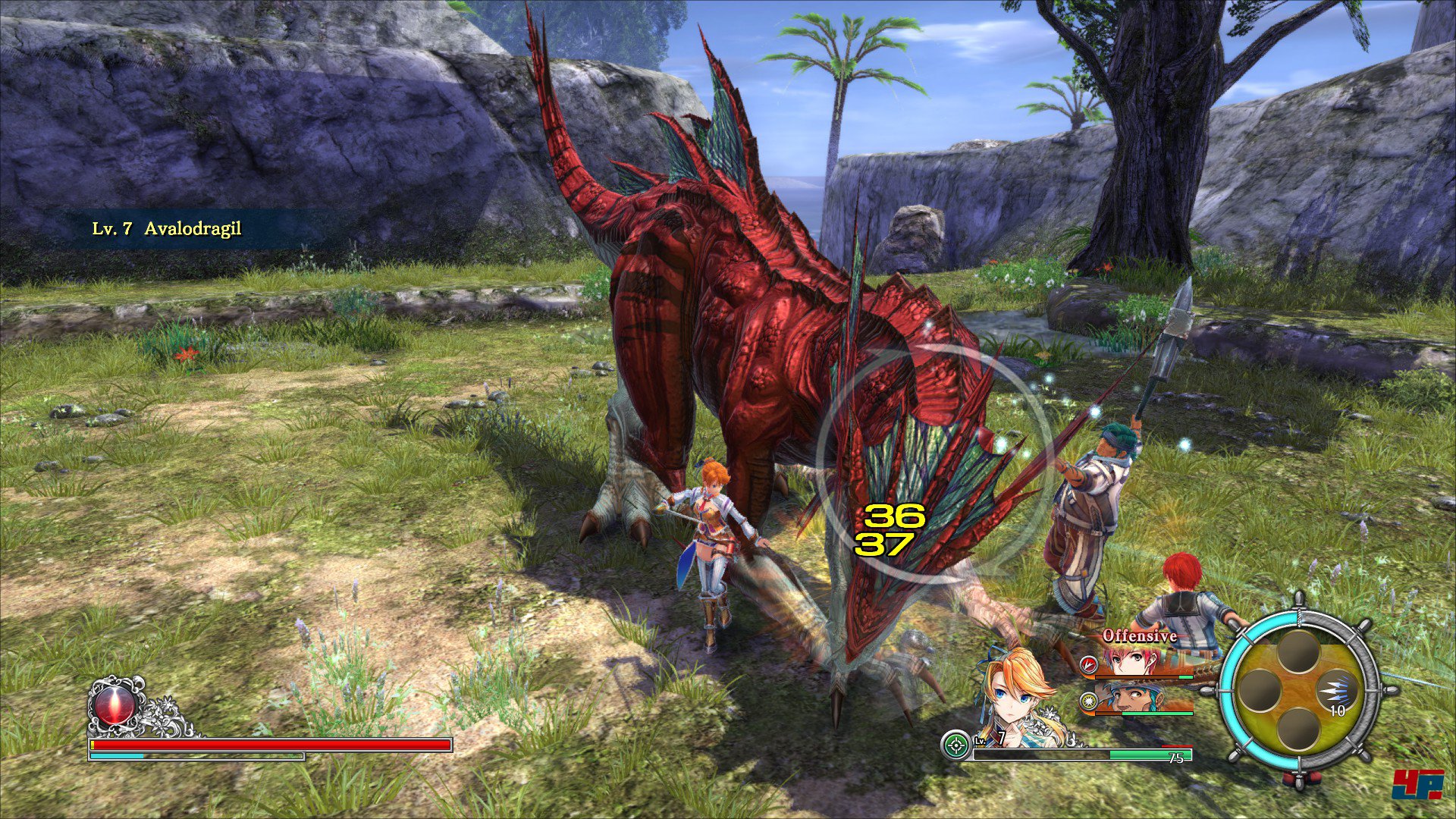Image resolution: width=1456 pixels, height=819 pixels.
Task: Select the Lv. 7 Avalodragil target banner
Action: tap(167, 228)
